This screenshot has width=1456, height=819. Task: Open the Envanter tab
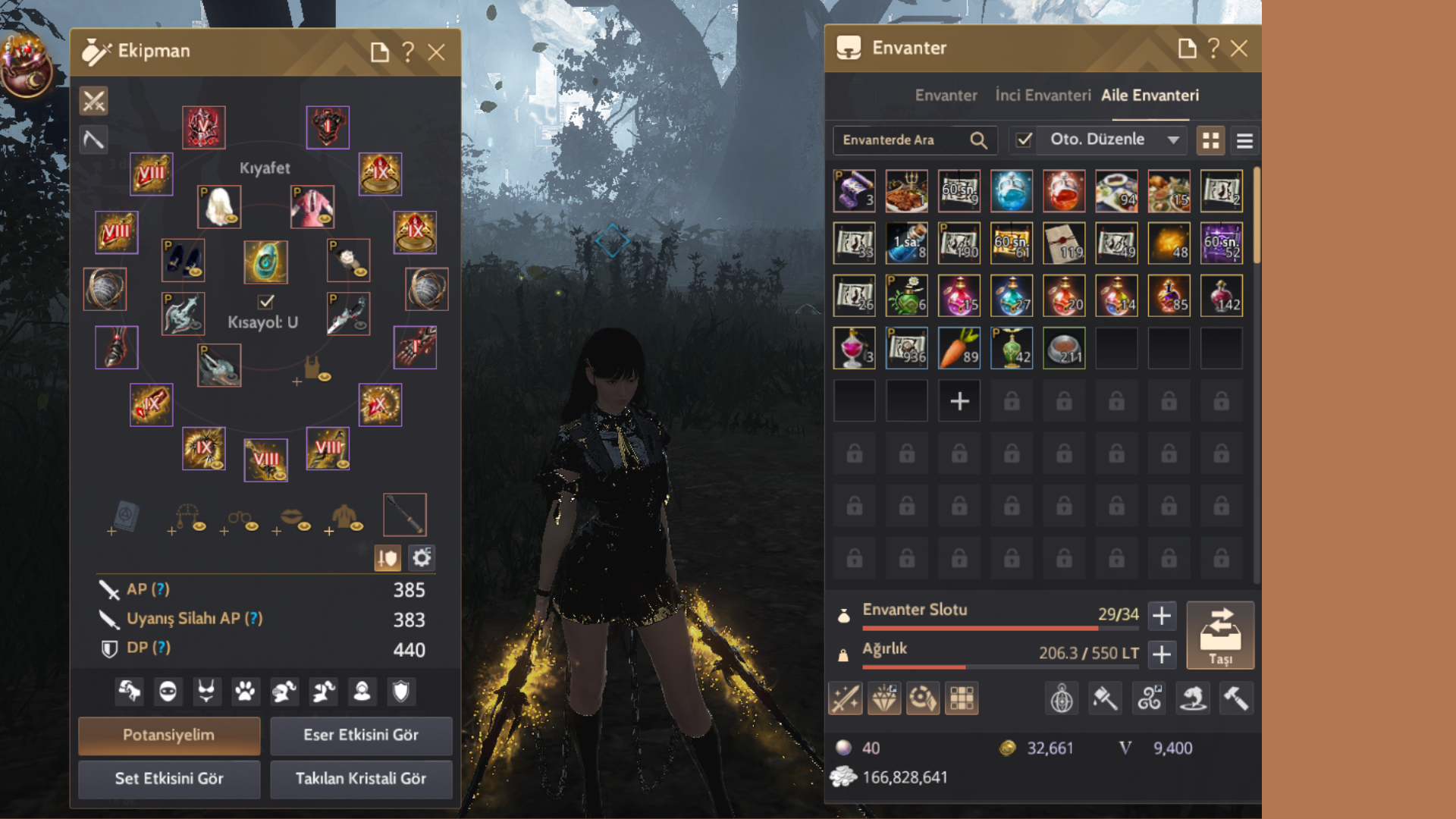click(x=946, y=96)
